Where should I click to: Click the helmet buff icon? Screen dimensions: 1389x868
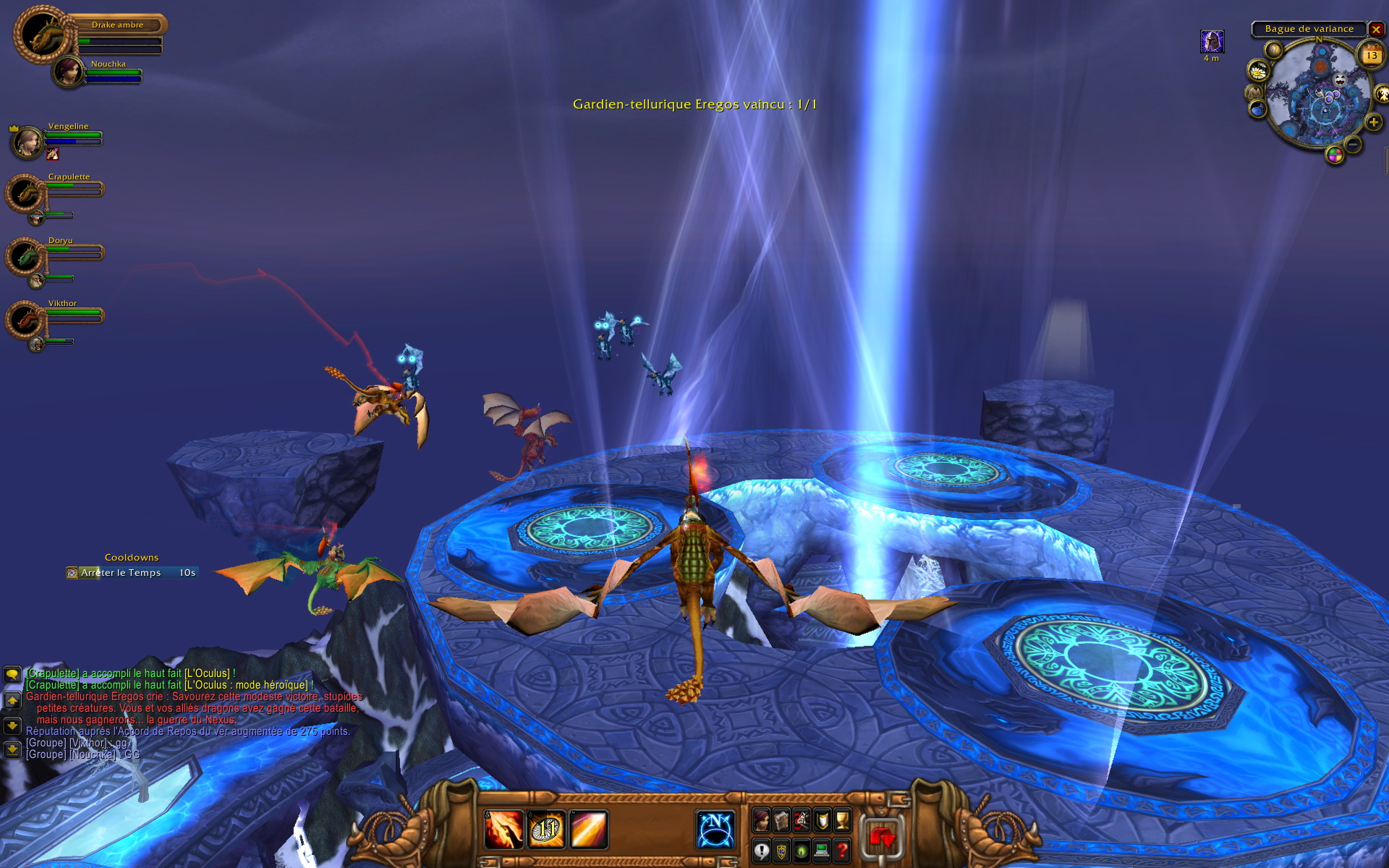1212,41
